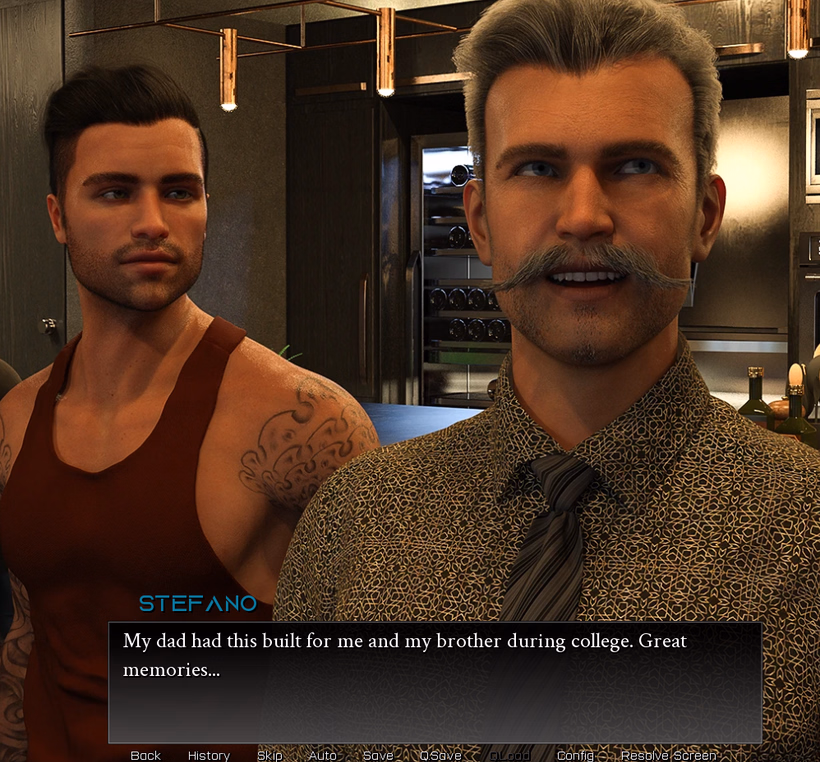Go back to the previous dialogue line
The height and width of the screenshot is (762, 820).
145,755
